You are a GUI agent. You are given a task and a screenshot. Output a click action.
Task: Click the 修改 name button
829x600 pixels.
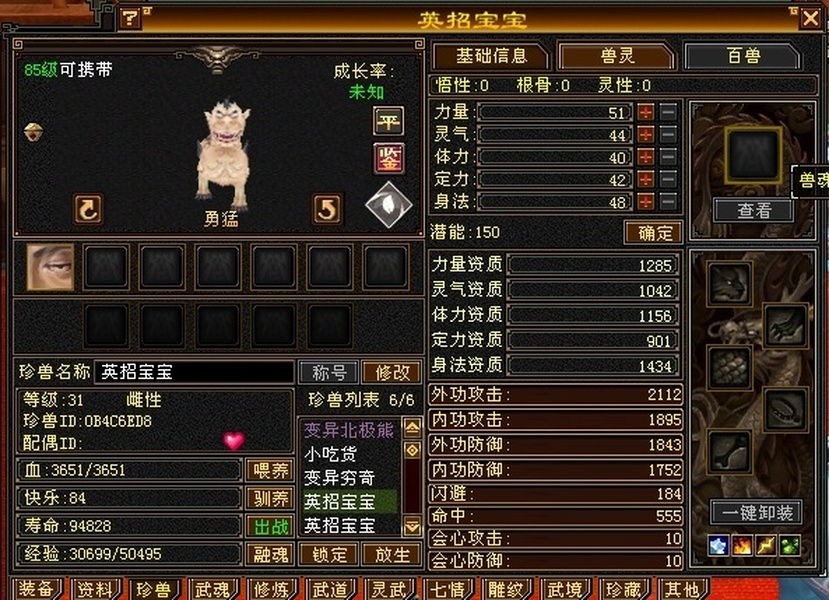(x=392, y=372)
